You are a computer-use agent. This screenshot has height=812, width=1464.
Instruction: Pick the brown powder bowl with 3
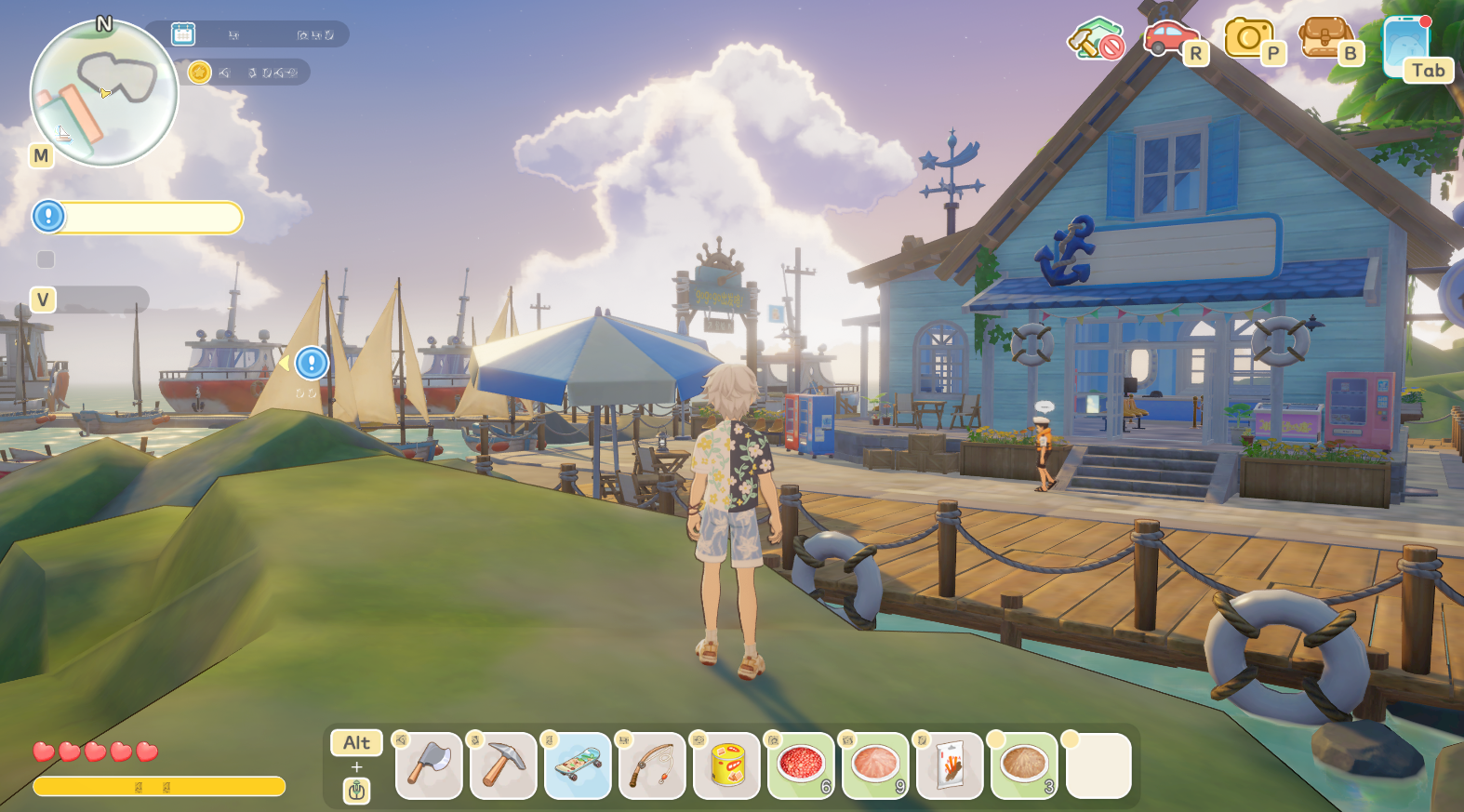click(x=1024, y=765)
